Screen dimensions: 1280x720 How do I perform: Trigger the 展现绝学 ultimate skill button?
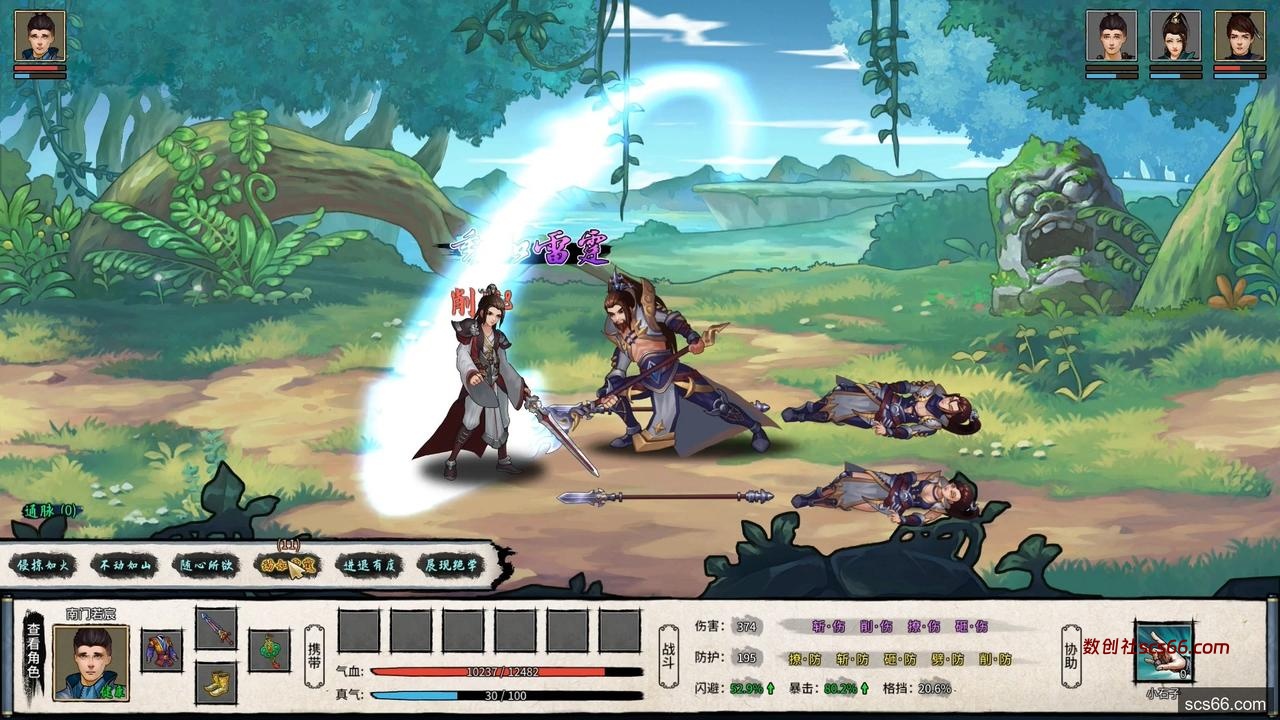tap(449, 565)
